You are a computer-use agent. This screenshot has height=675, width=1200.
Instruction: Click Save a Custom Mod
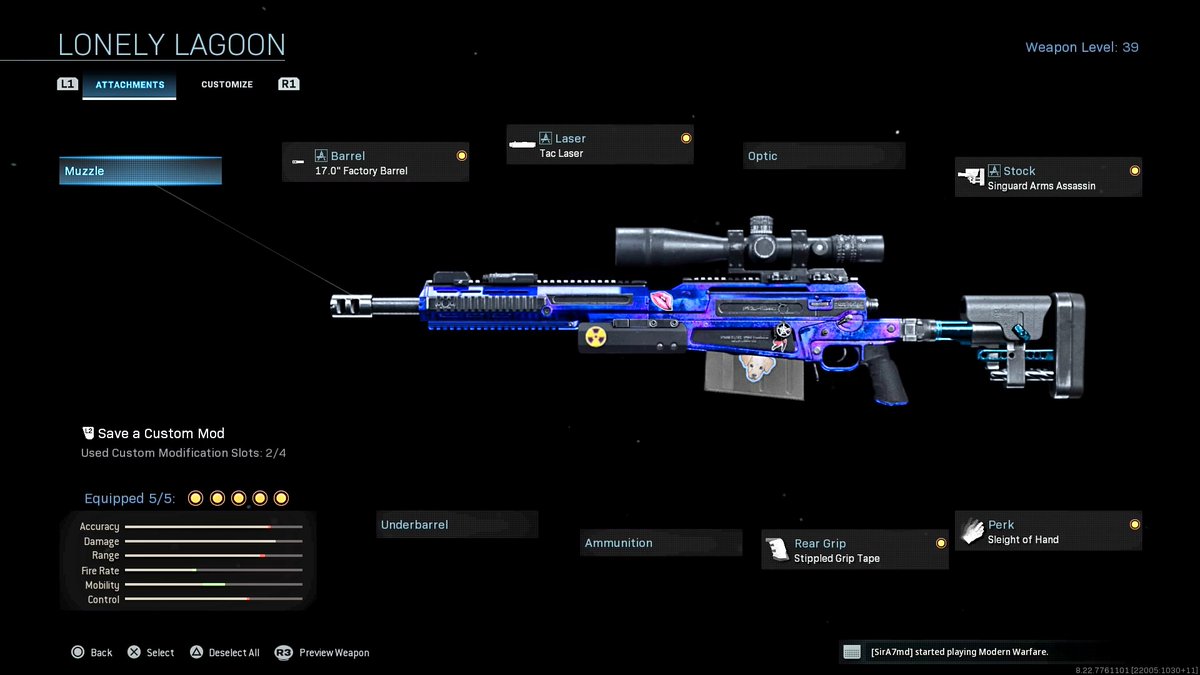160,434
